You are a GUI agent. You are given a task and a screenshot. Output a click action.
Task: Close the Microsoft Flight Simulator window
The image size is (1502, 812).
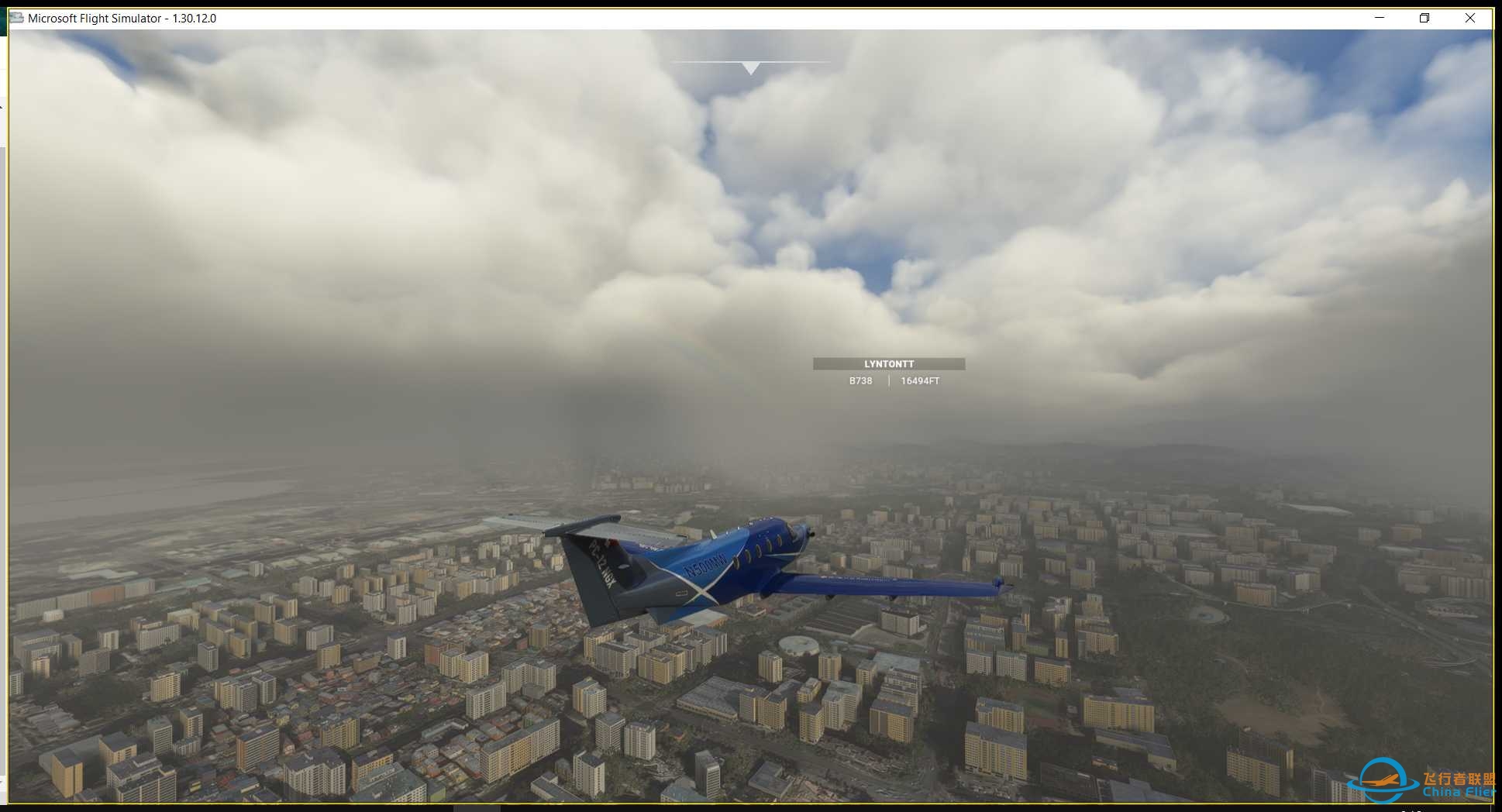1469,18
